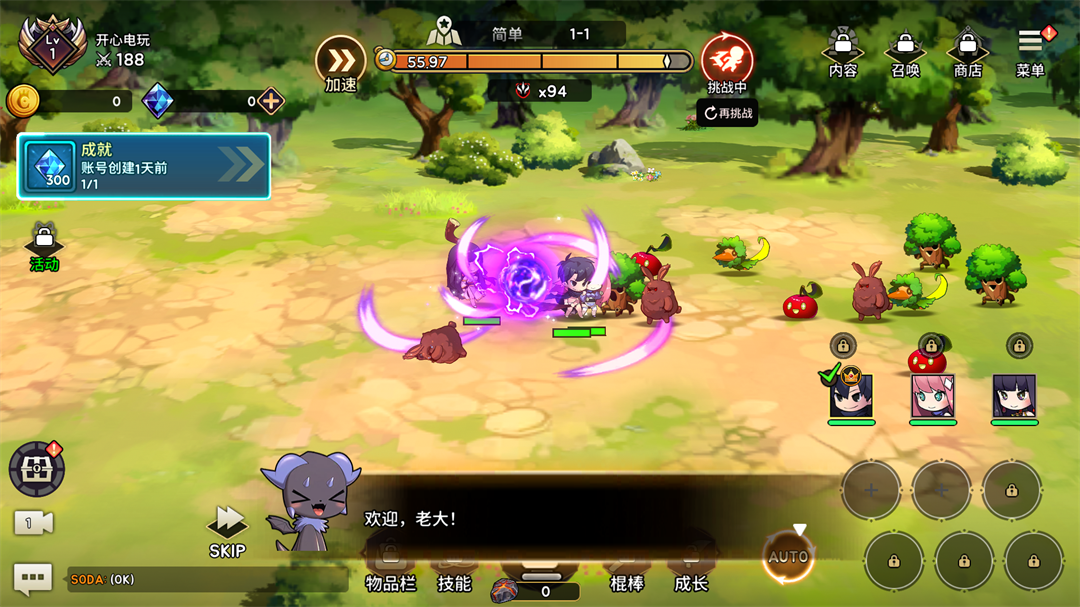1080x607 pixels.
Task: Open the 菜单 main menu
Action: point(1030,51)
